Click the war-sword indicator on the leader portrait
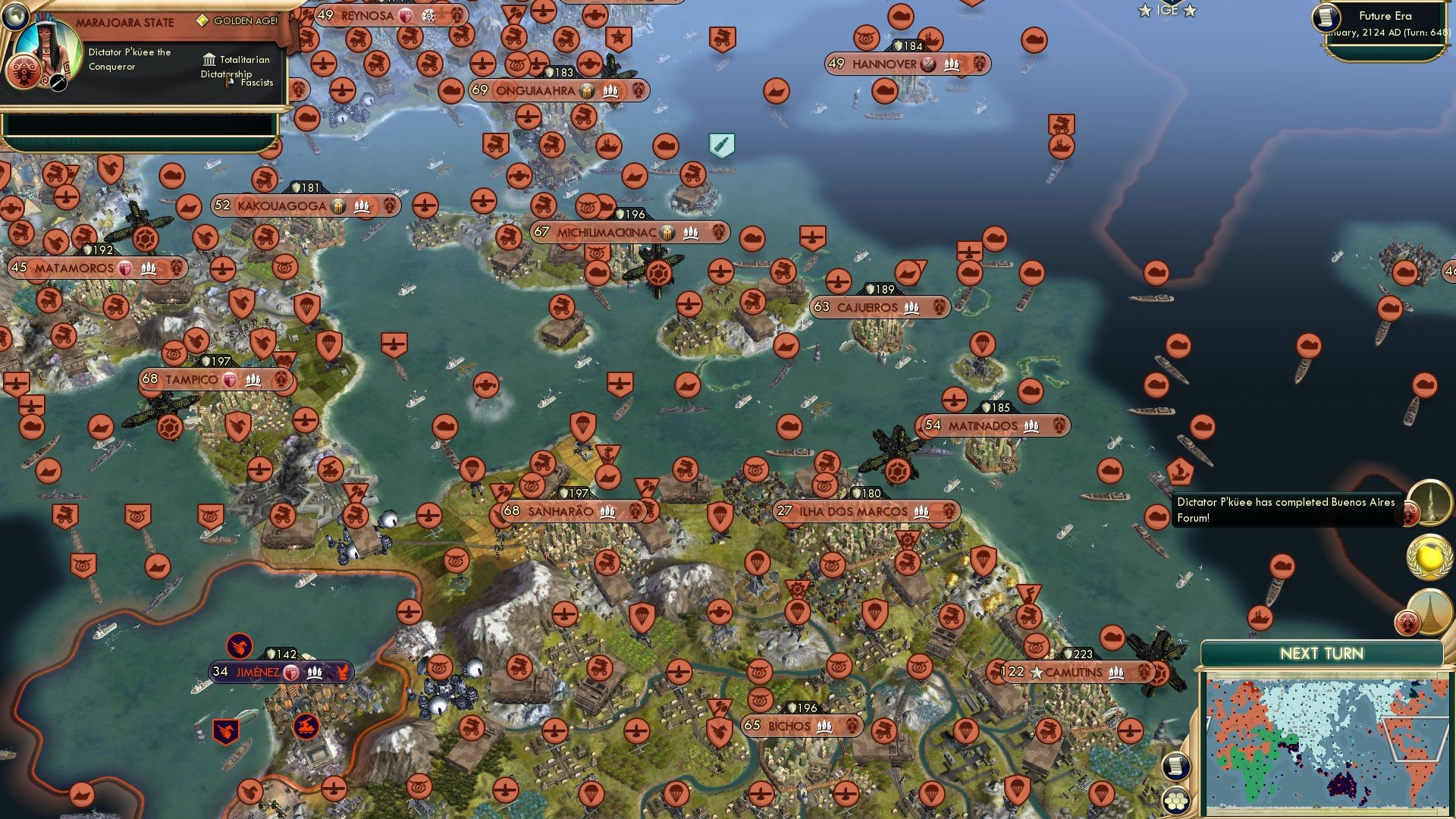1456x819 pixels. [x=58, y=82]
